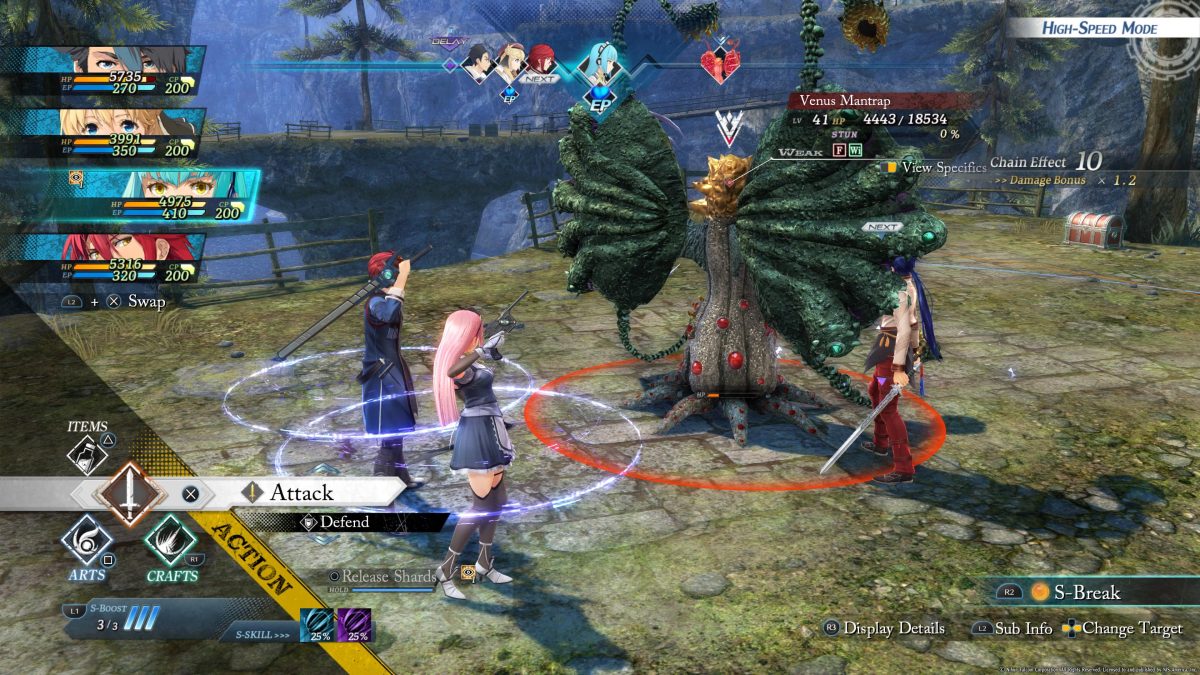Select the red-haired party member's status panel
Viewport: 1200px width, 675px height.
(110, 258)
